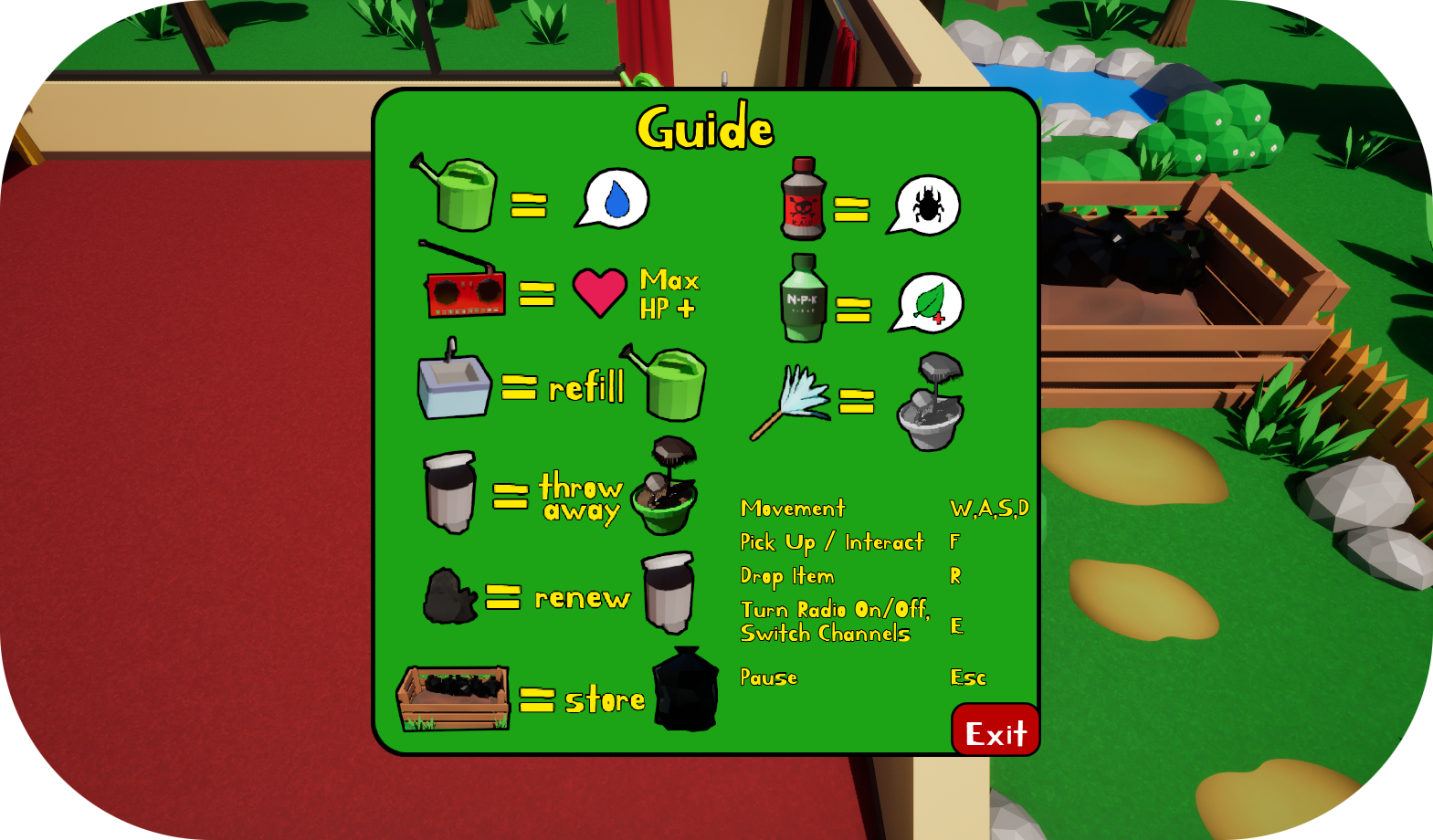Select the red radio icon
Viewport: 1433px width, 840px height.
[x=464, y=292]
